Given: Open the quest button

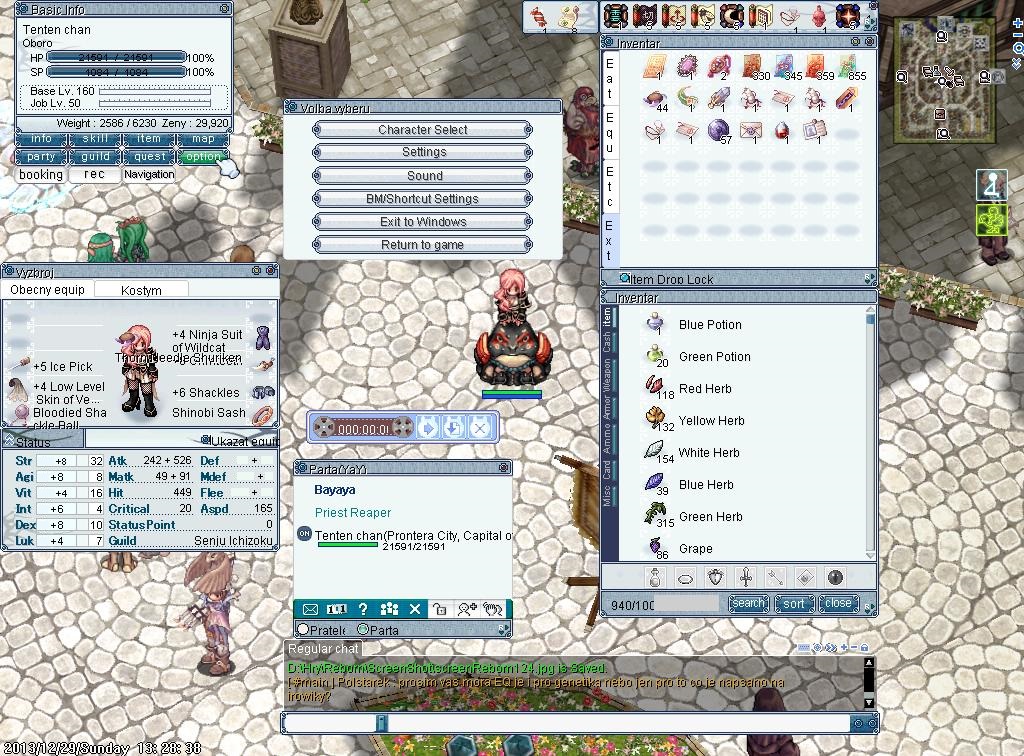Looking at the screenshot, I should click(149, 157).
